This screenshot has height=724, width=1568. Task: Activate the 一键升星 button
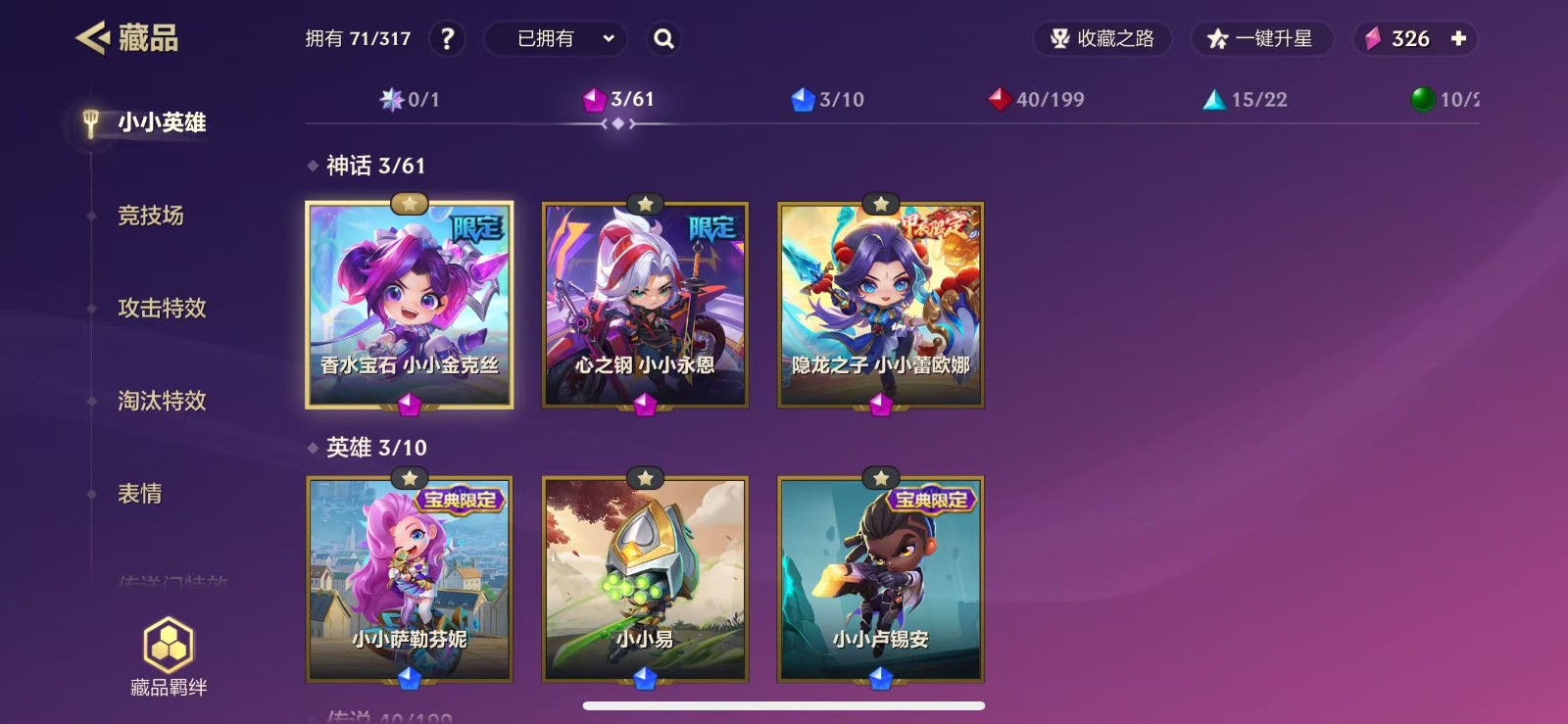[x=1262, y=39]
